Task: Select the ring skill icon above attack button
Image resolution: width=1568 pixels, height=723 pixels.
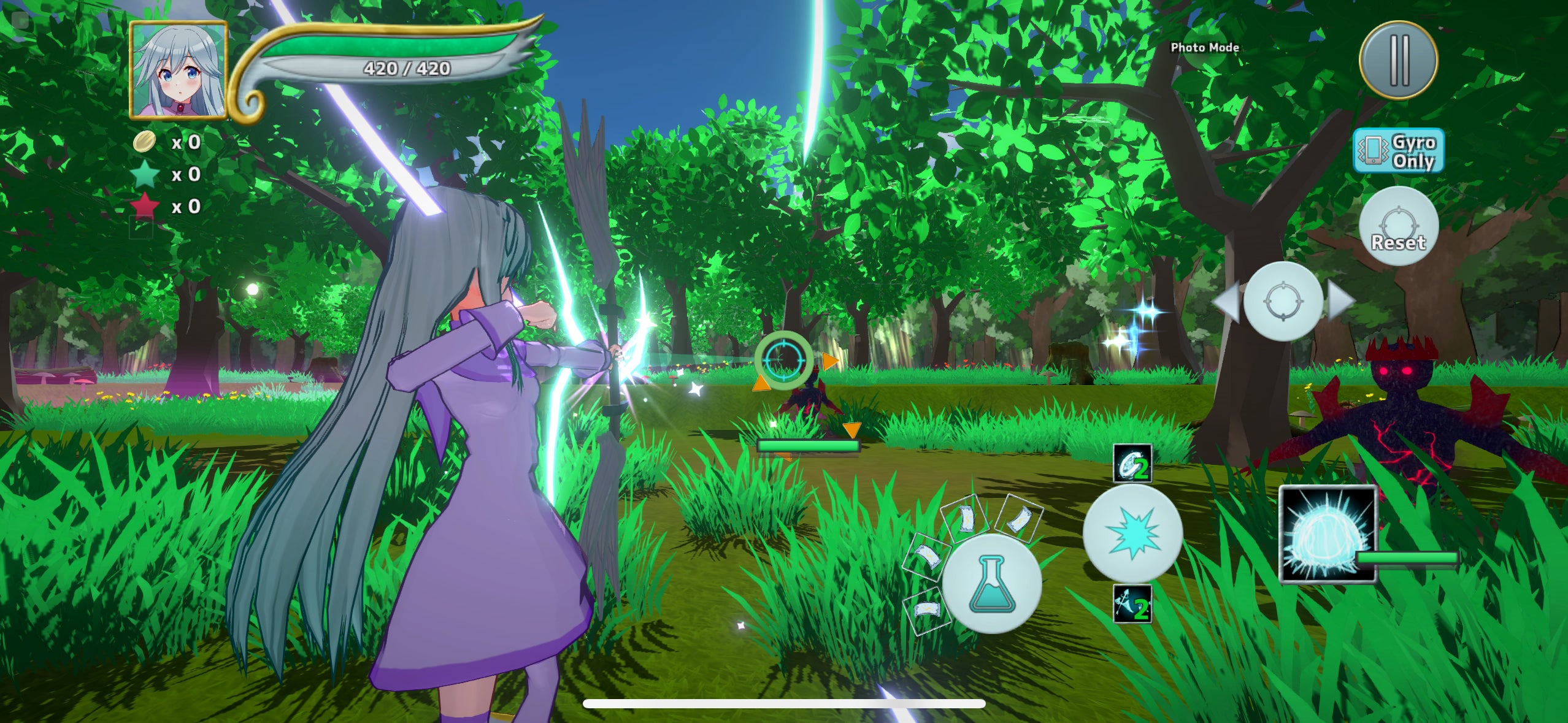Action: 1132,464
